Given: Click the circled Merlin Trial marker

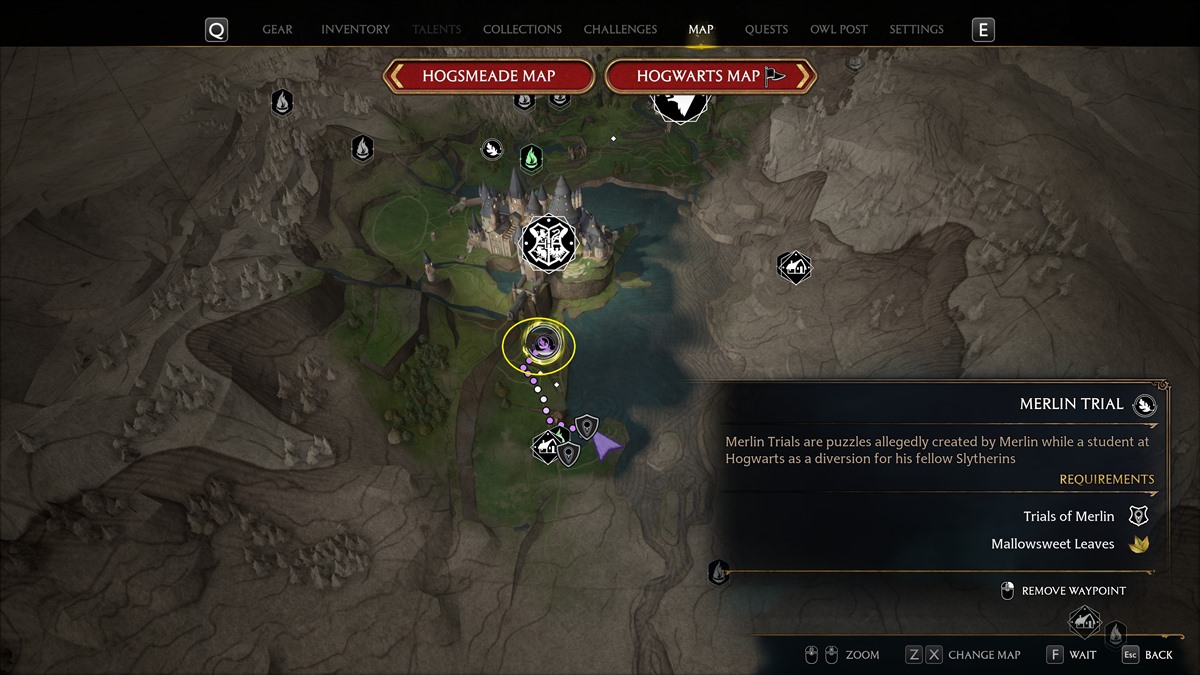Looking at the screenshot, I should point(540,345).
